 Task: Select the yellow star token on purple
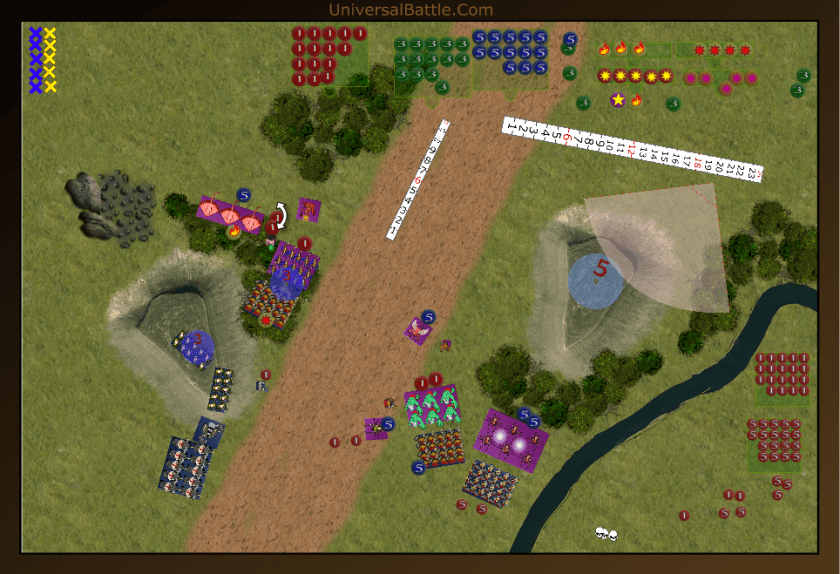tap(618, 100)
